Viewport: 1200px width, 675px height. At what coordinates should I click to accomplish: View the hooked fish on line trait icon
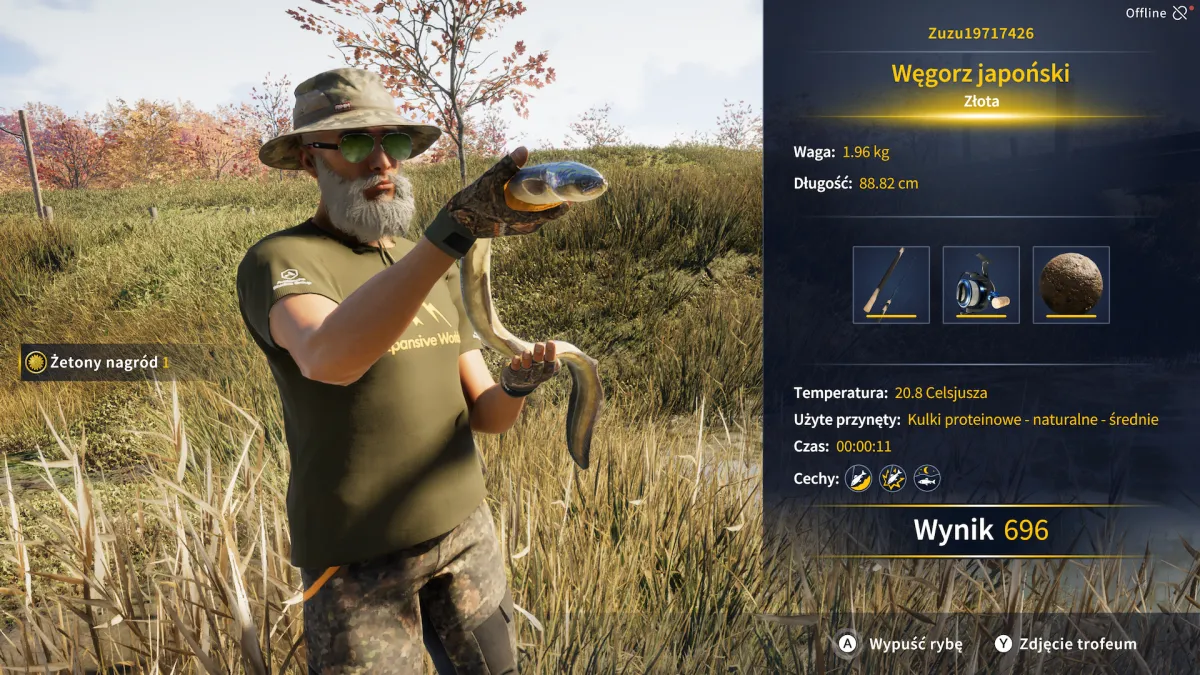point(859,478)
